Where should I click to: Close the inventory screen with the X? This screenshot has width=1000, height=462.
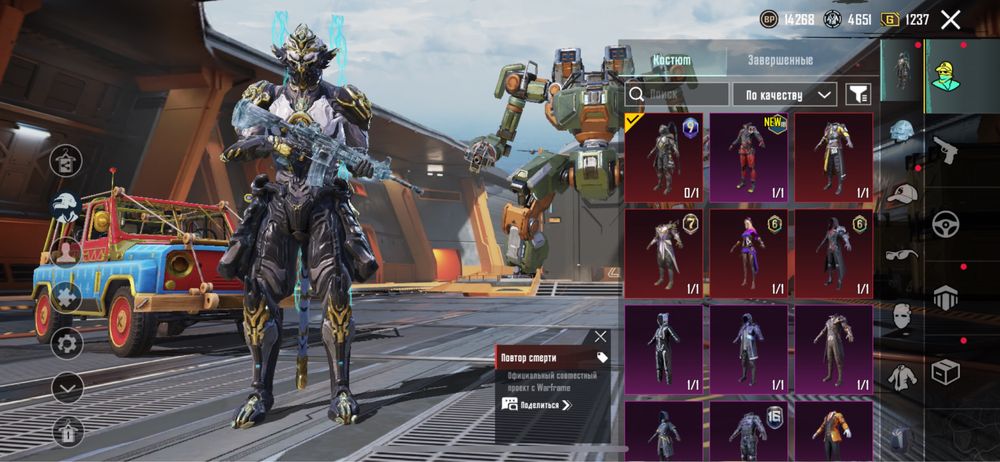coord(951,19)
